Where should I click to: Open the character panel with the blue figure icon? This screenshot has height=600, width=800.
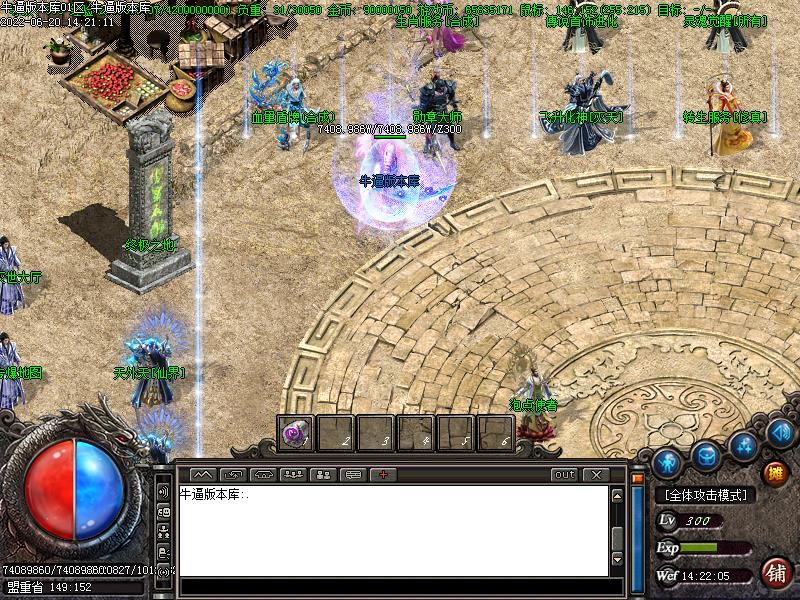pyautogui.click(x=668, y=462)
